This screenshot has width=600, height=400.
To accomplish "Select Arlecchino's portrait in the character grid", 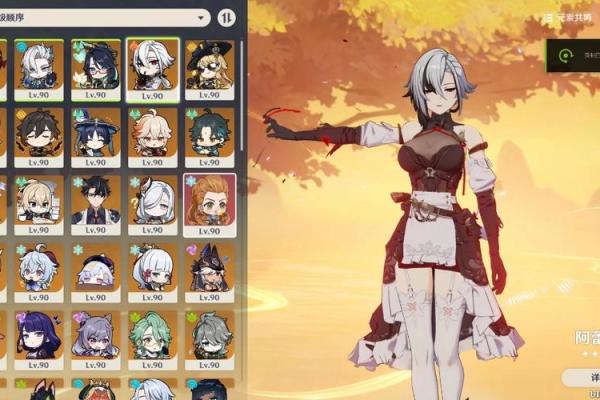I will [153, 68].
